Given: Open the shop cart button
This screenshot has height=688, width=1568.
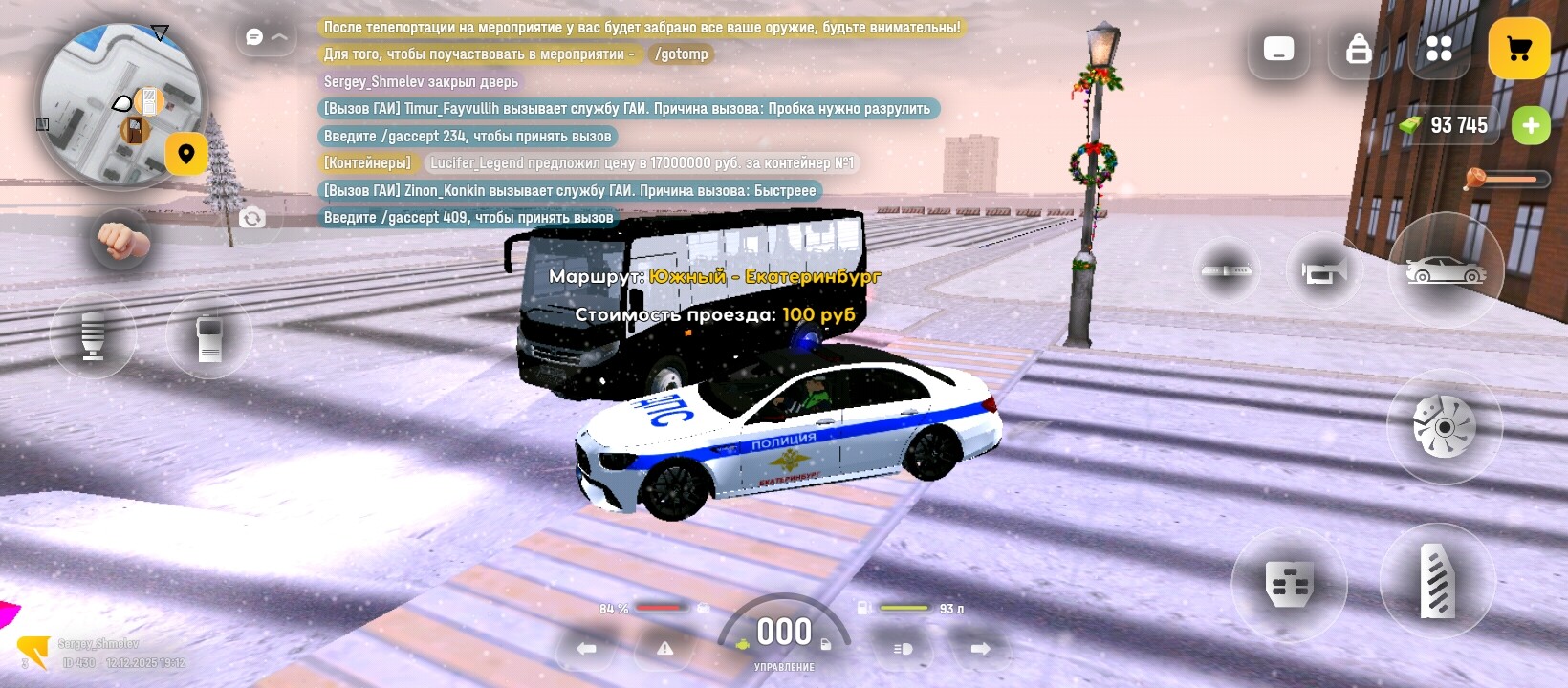Looking at the screenshot, I should tap(1518, 49).
